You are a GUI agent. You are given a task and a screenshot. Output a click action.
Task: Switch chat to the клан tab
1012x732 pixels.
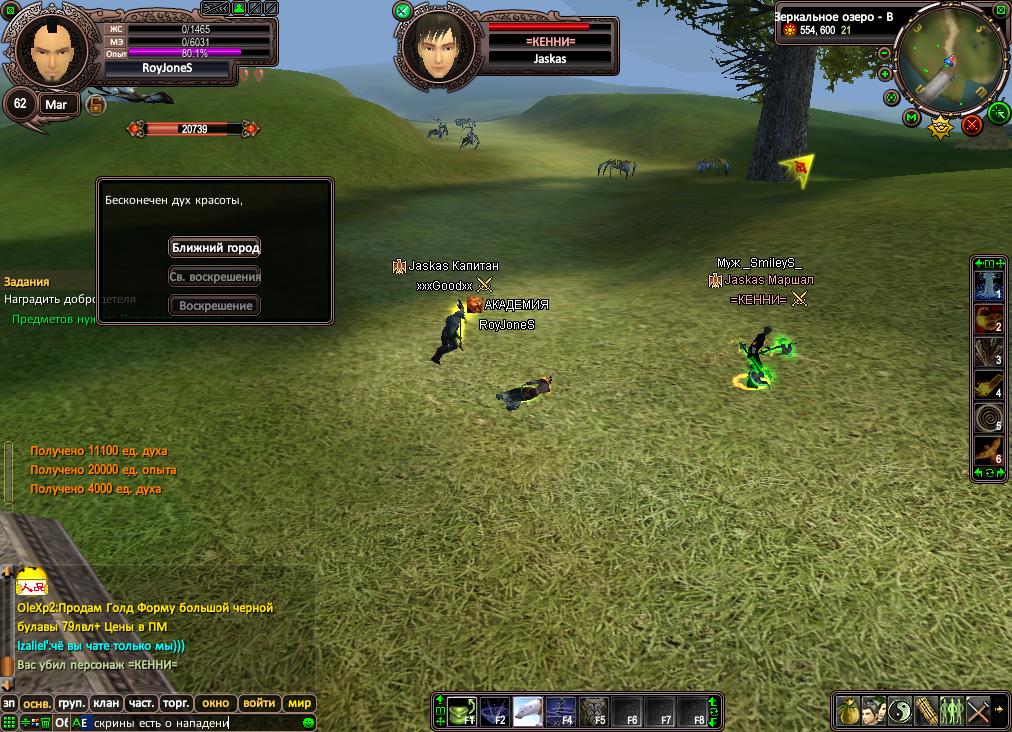click(106, 703)
